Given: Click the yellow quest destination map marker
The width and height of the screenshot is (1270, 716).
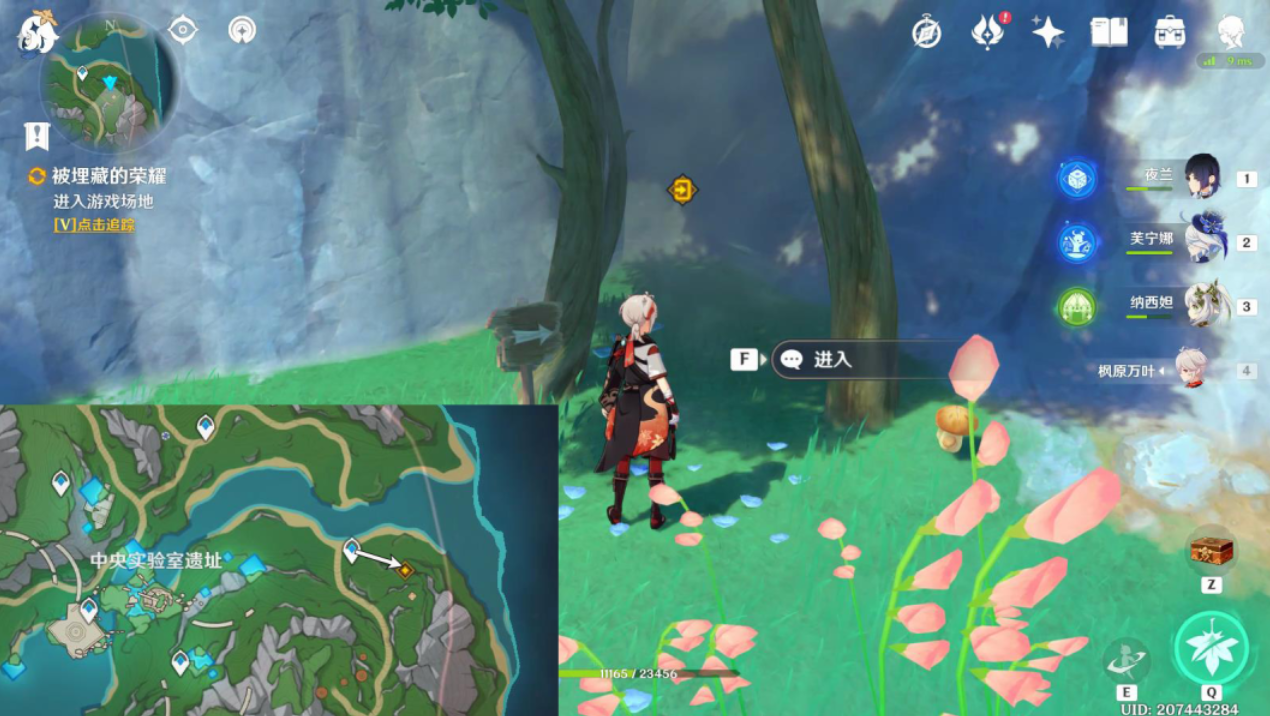Looking at the screenshot, I should tap(405, 570).
